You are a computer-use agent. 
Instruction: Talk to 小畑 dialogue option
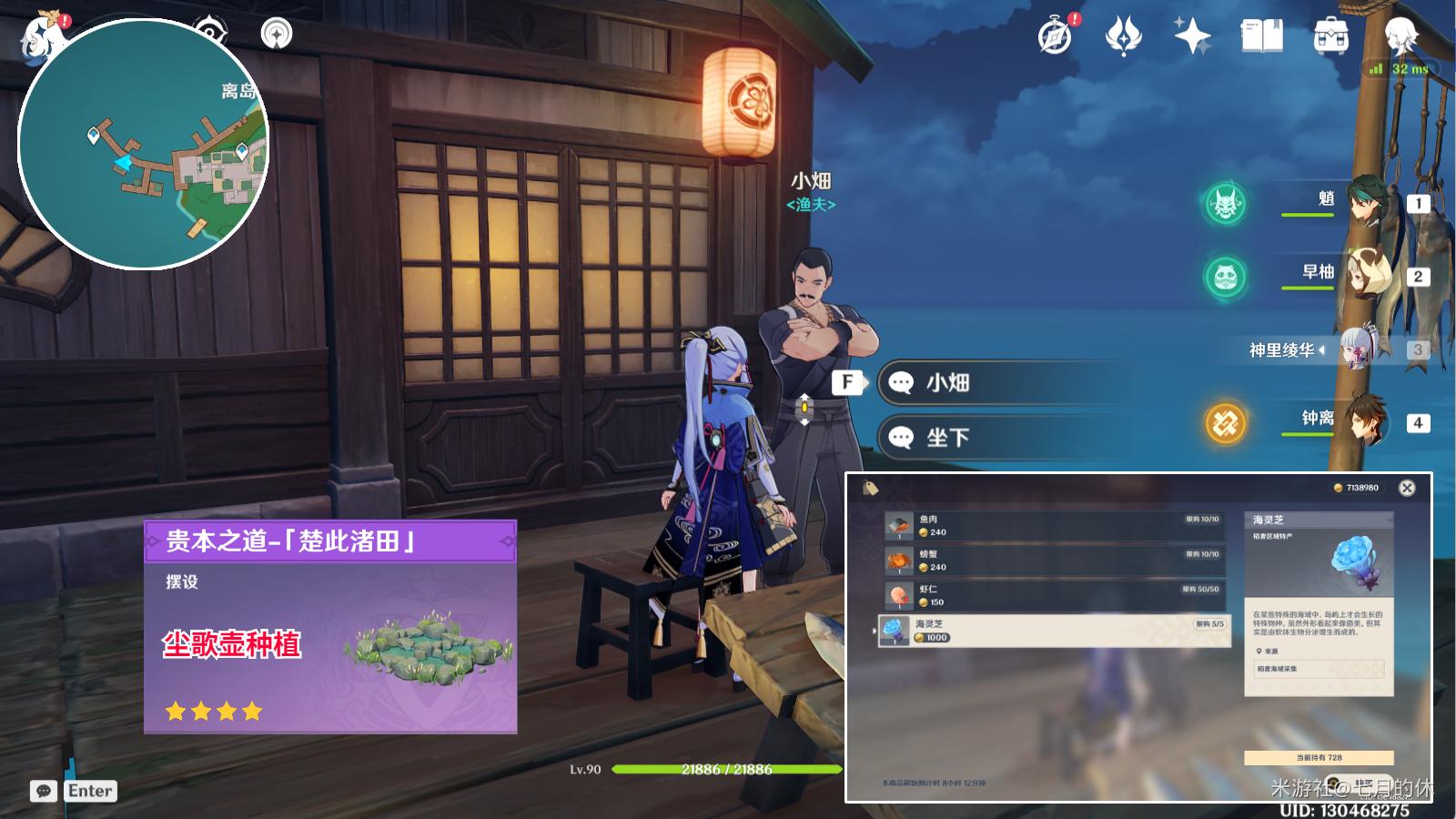(x=1001, y=383)
